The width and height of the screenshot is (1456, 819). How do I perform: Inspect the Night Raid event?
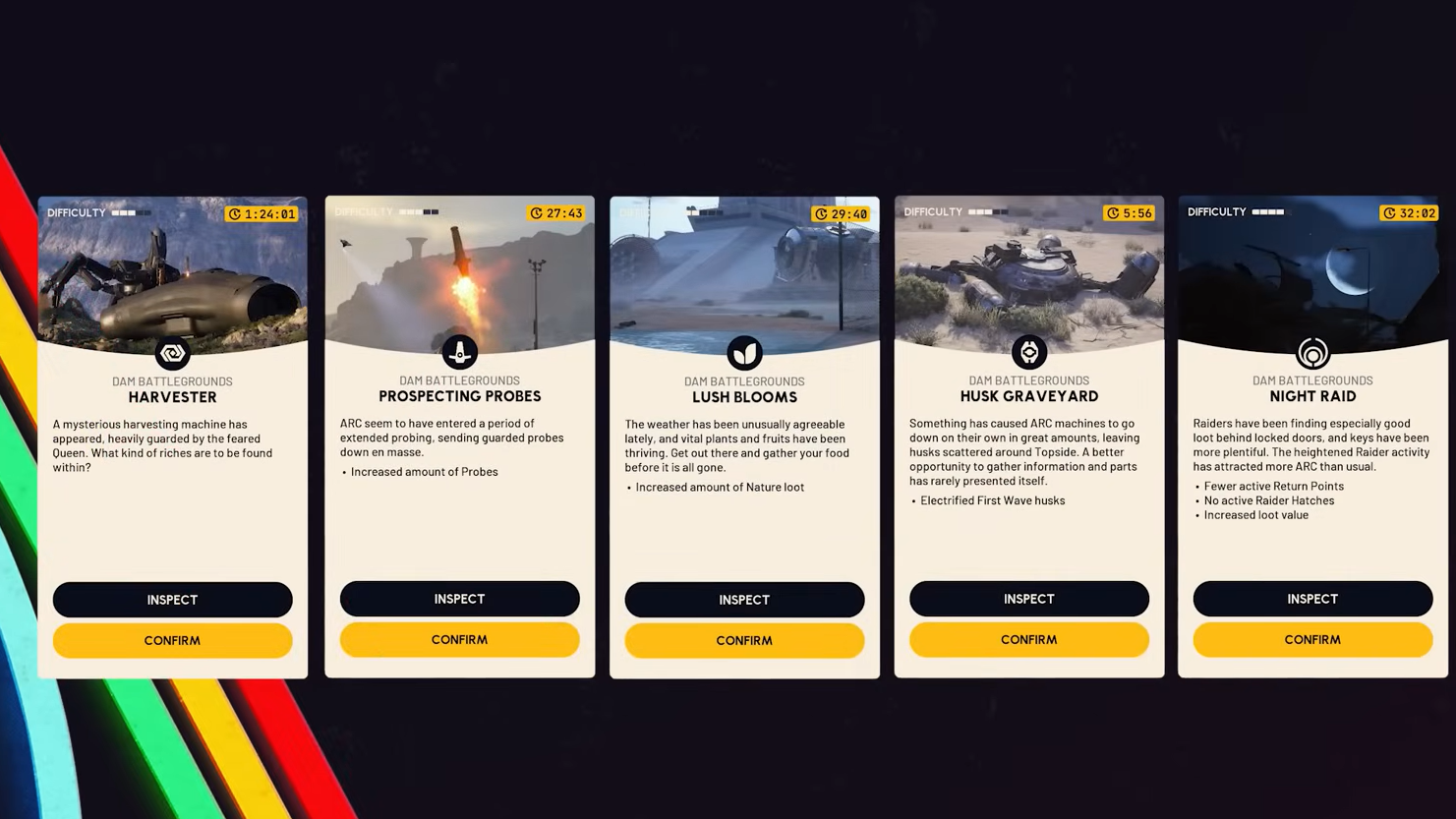(1312, 599)
